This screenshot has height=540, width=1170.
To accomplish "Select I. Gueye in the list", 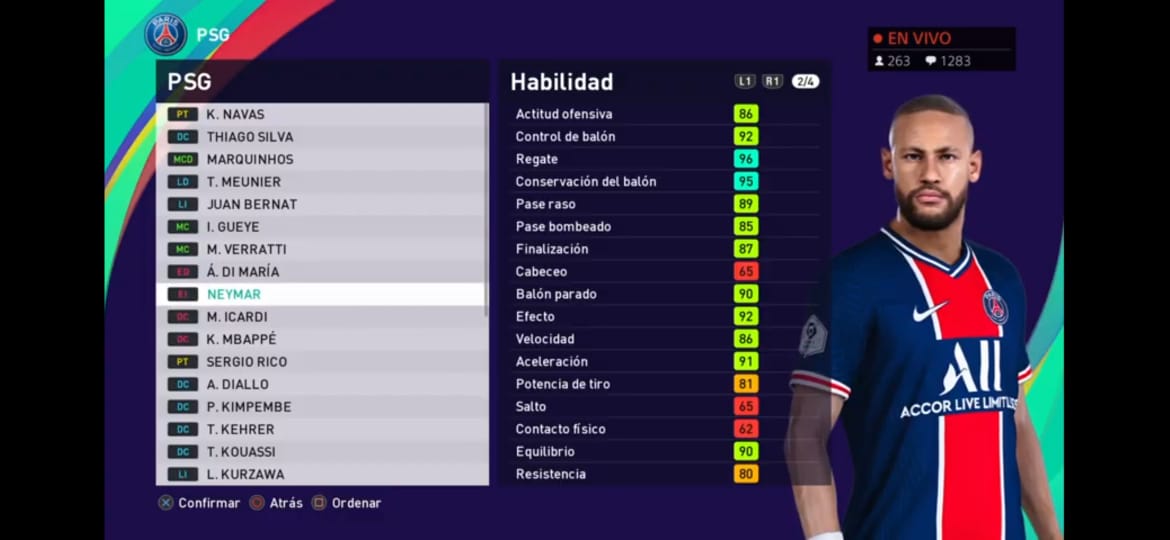I will (320, 227).
